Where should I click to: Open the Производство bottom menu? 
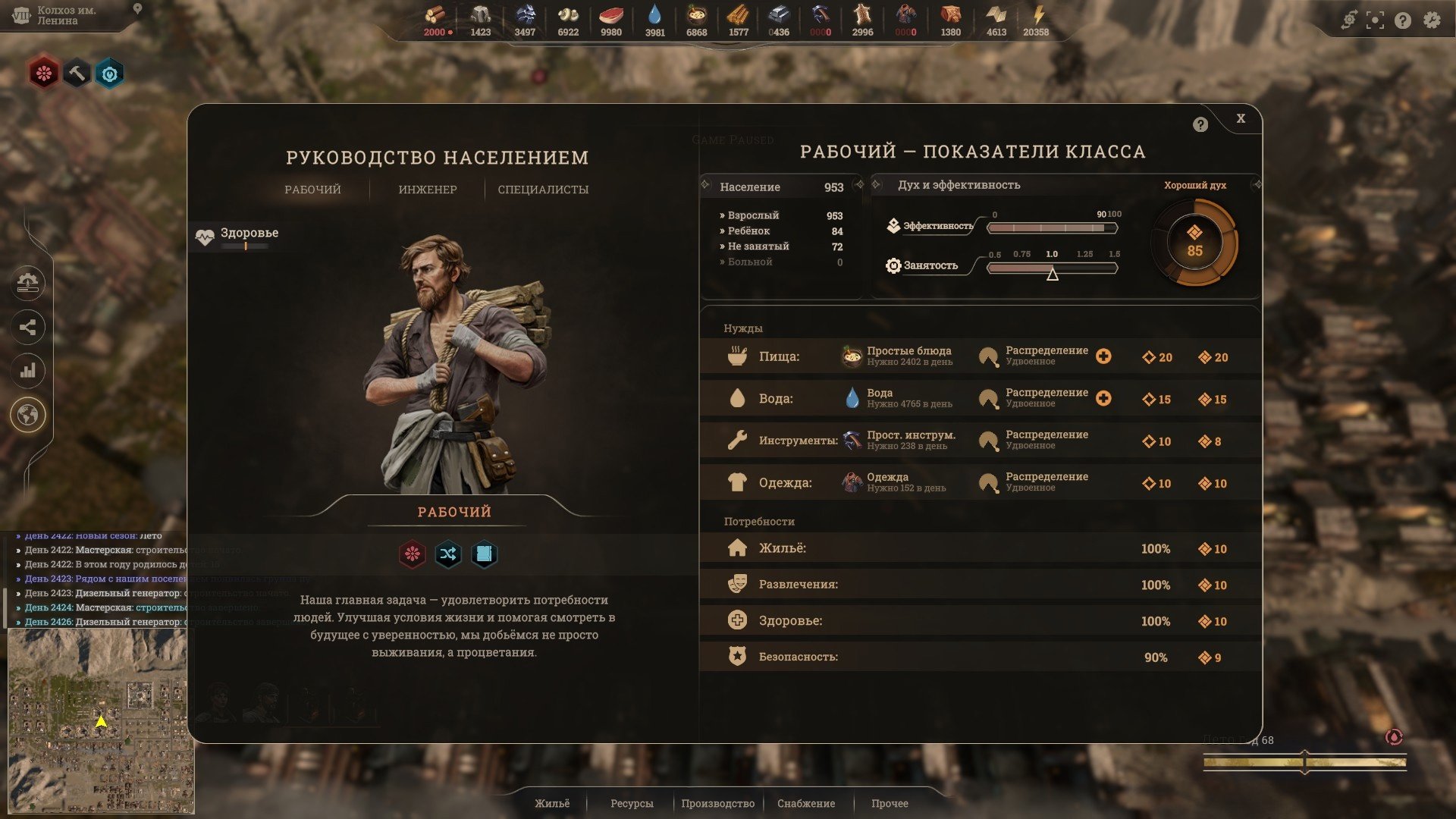[717, 803]
